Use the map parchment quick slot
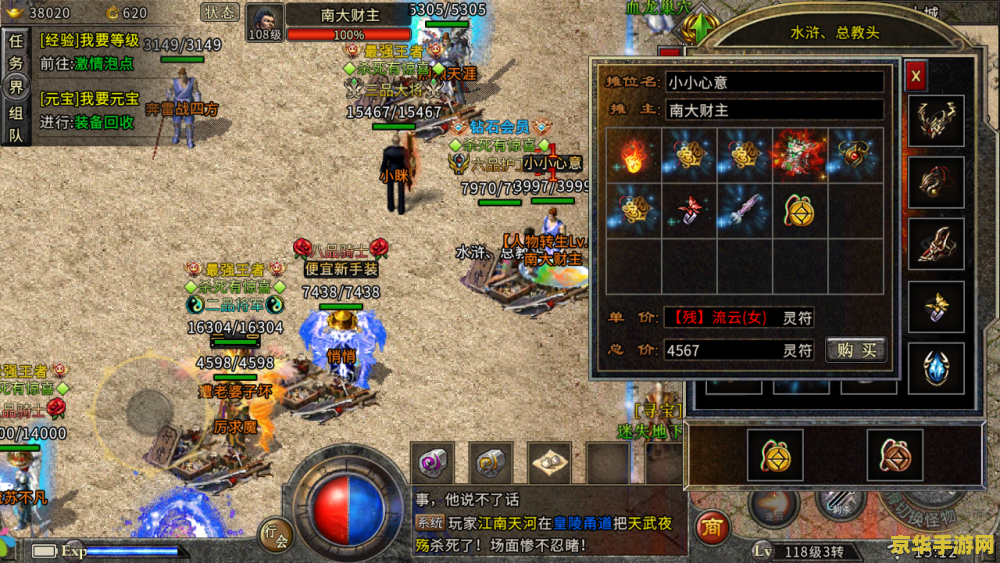This screenshot has width=1000, height=563. pyautogui.click(x=549, y=463)
